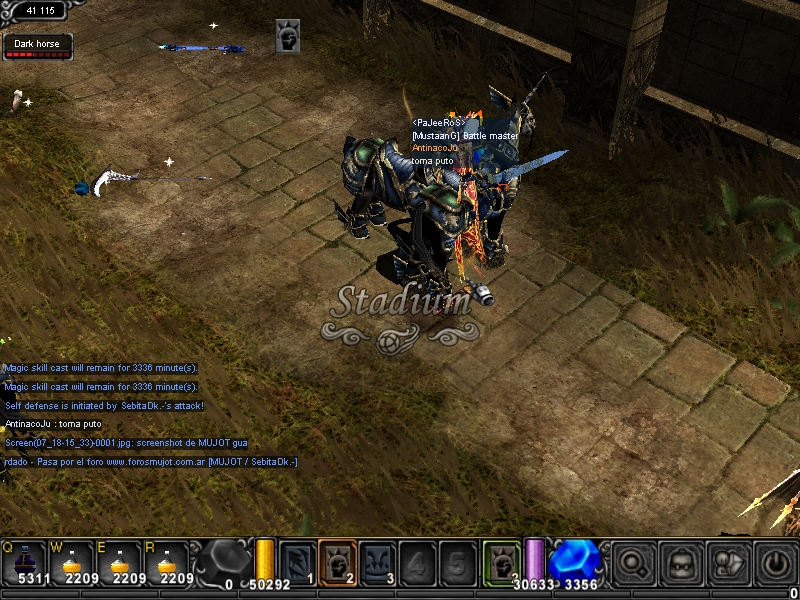Open the inventory backpack button
The height and width of the screenshot is (600, 800).
(682, 563)
